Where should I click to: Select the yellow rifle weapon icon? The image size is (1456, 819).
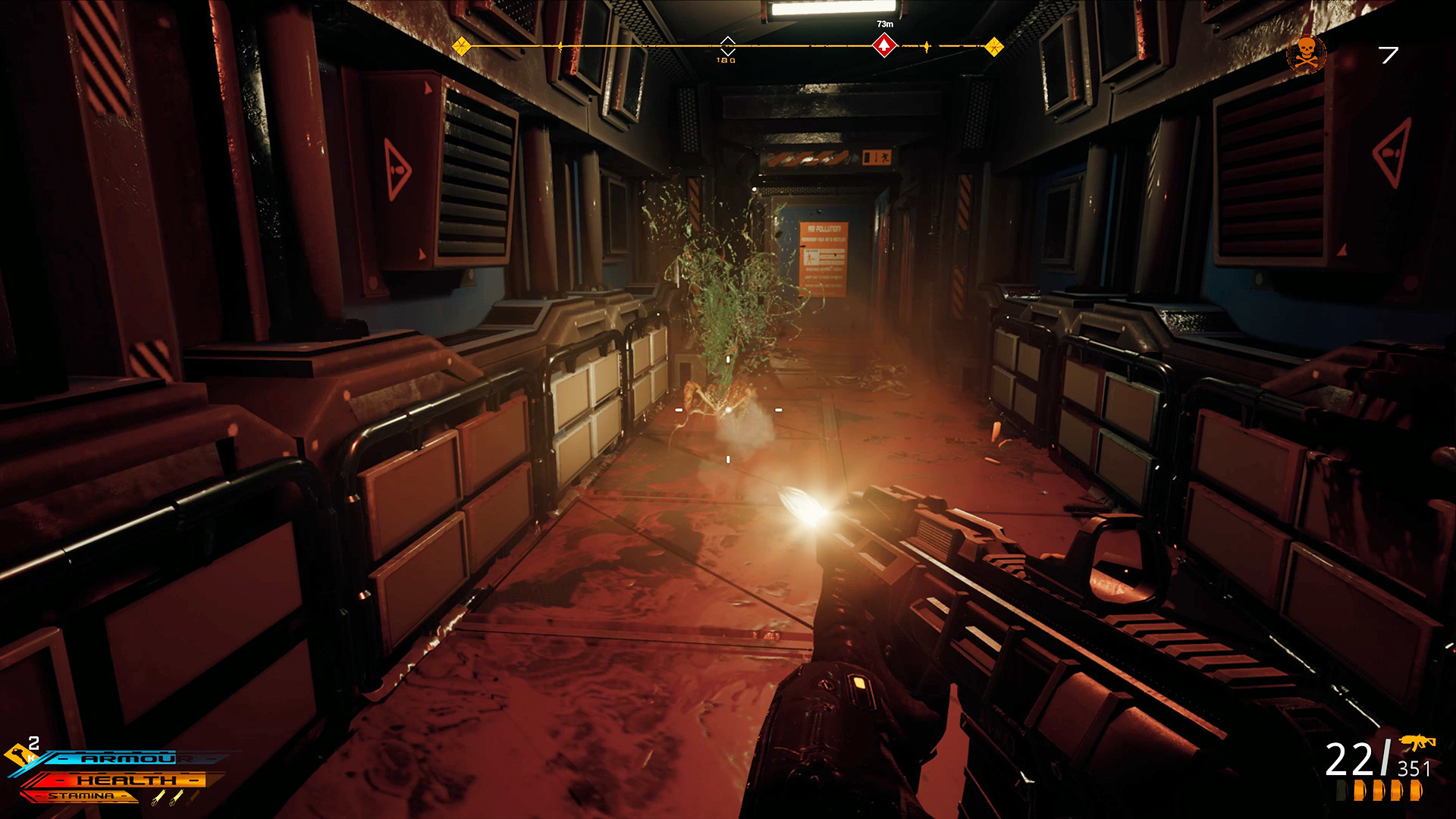[x=1417, y=742]
